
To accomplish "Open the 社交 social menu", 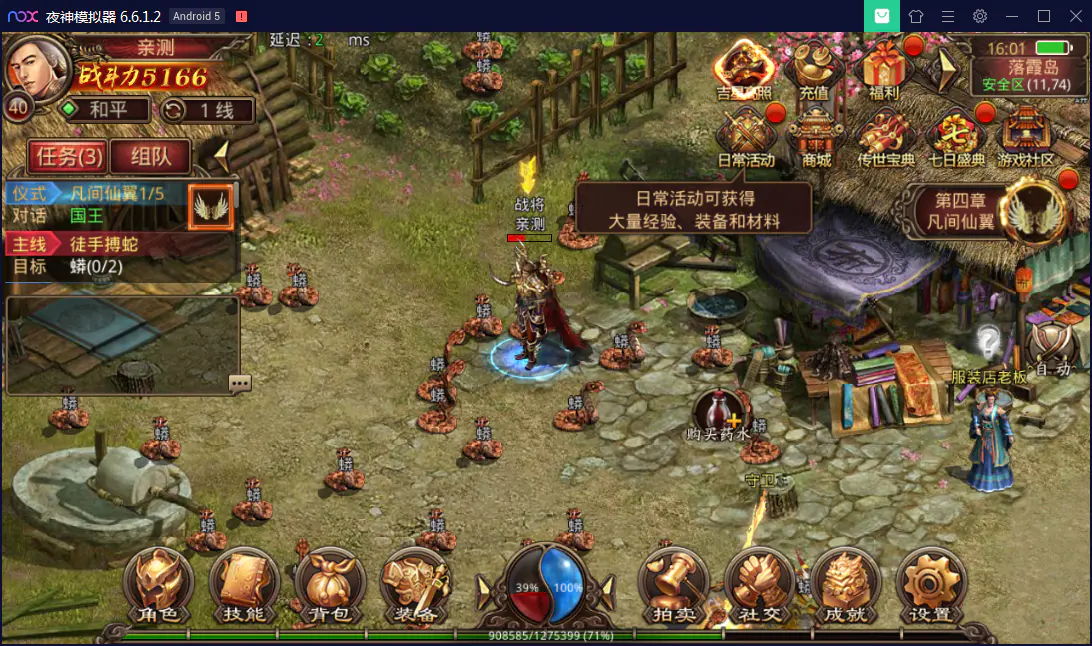I will [759, 586].
